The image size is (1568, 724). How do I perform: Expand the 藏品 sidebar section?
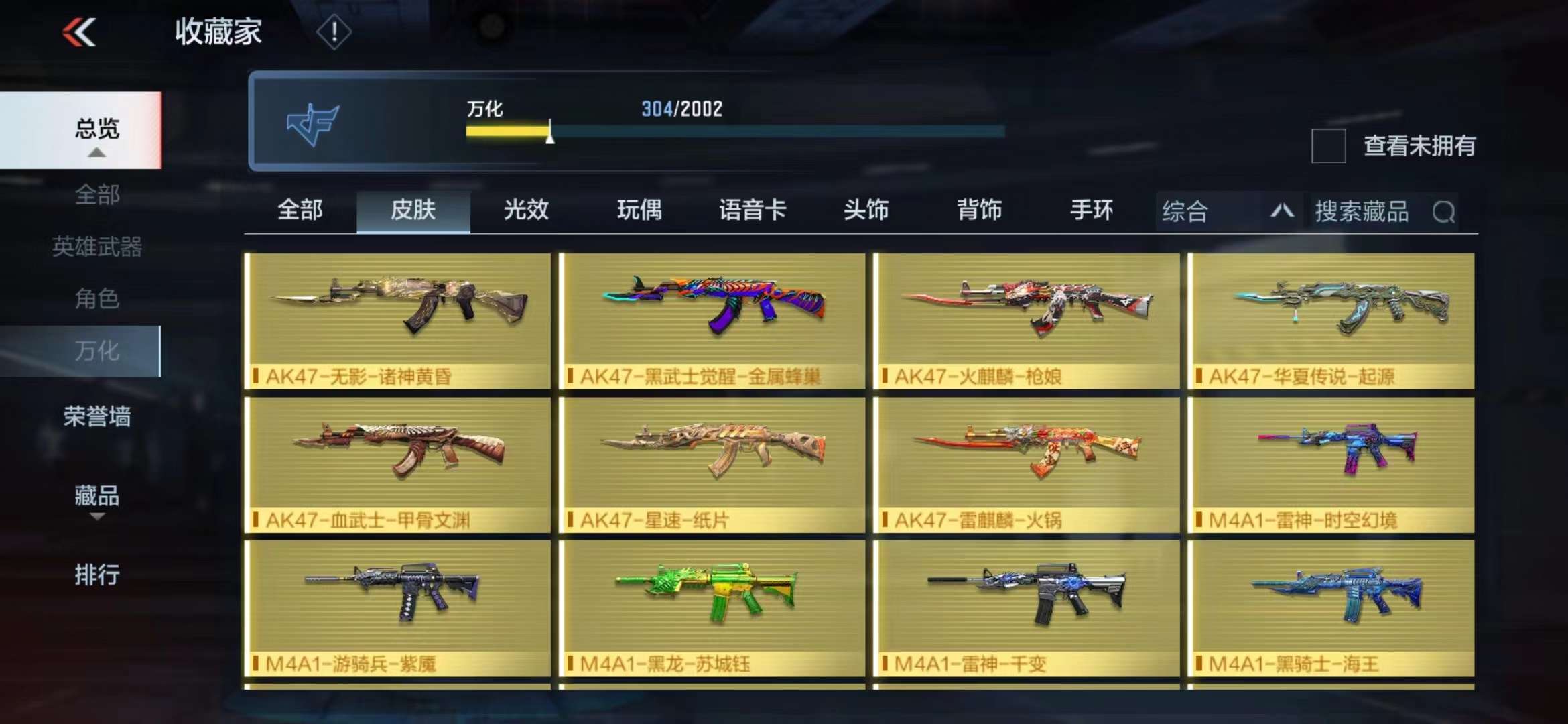tap(96, 497)
